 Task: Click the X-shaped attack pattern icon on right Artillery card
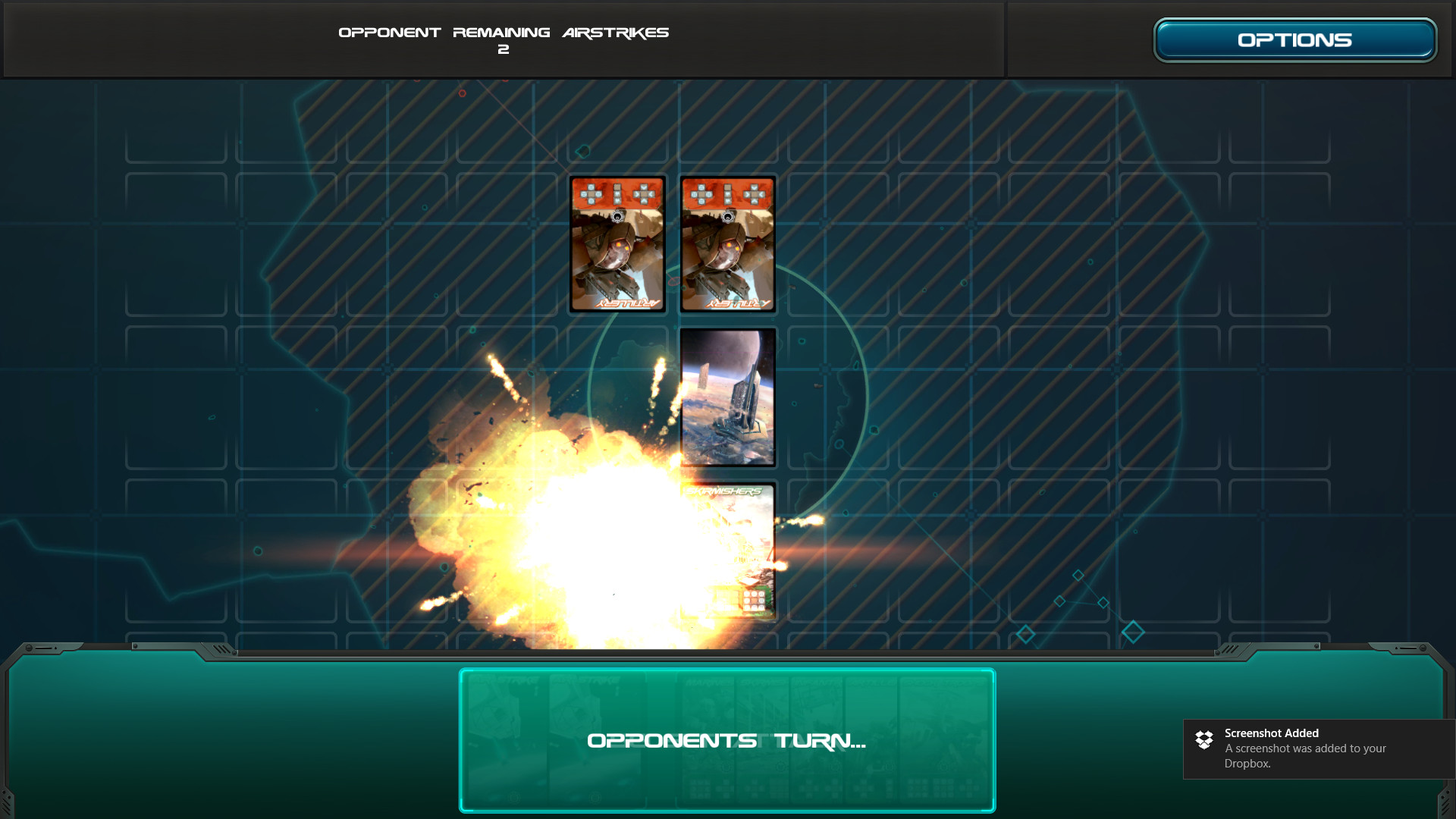click(755, 193)
